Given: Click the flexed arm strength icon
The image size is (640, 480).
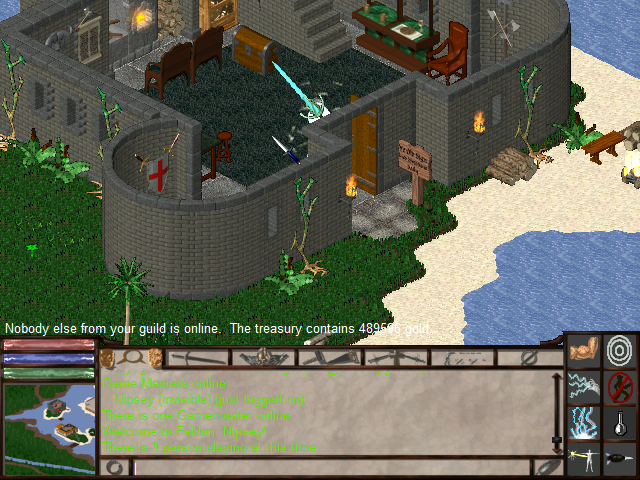Looking at the screenshot, I should (x=584, y=351).
